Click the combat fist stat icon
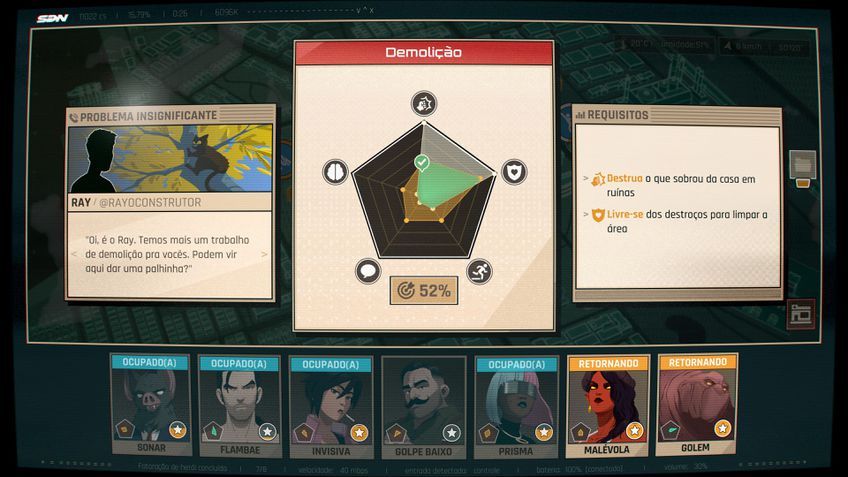Viewport: 848px width, 477px height. tap(423, 103)
